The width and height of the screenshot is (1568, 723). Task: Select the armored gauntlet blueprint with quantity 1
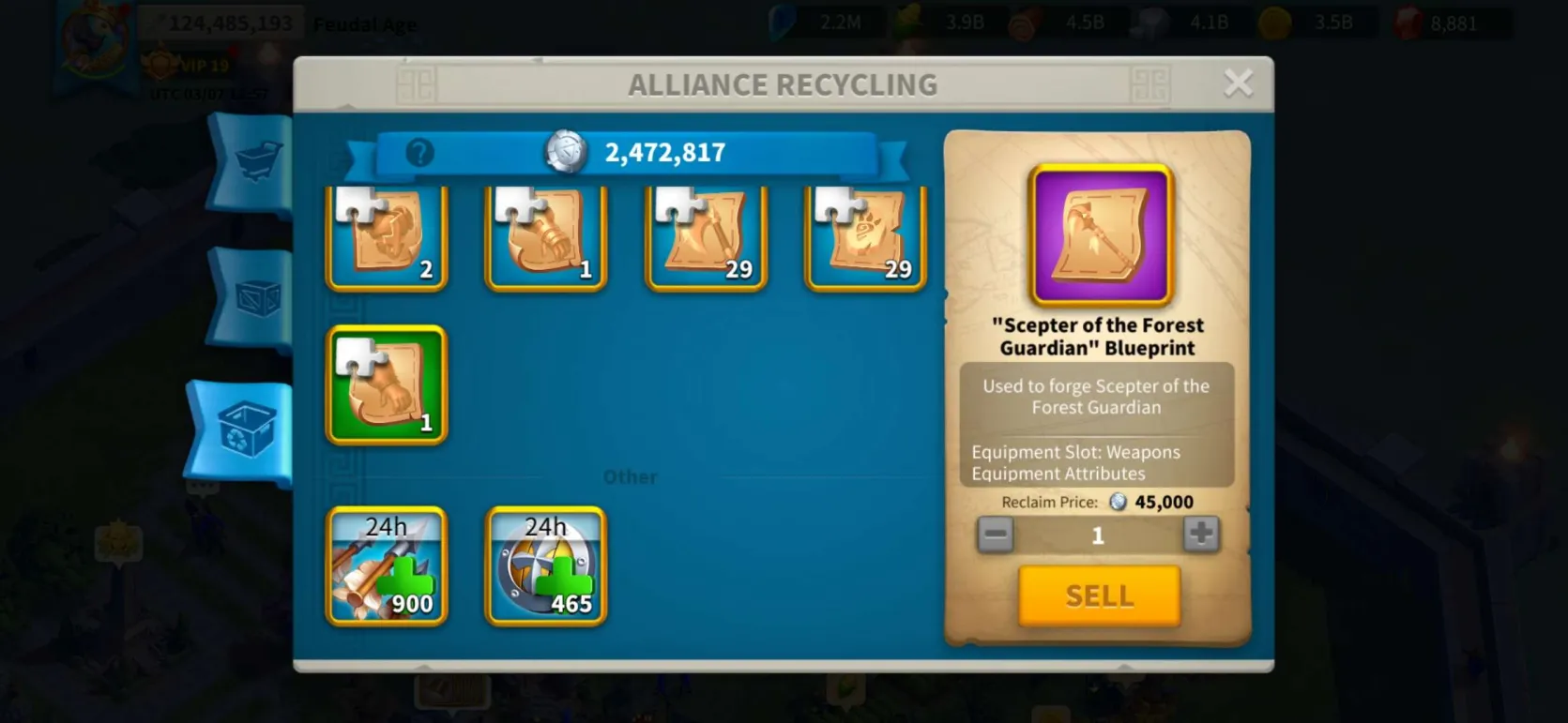(x=545, y=238)
